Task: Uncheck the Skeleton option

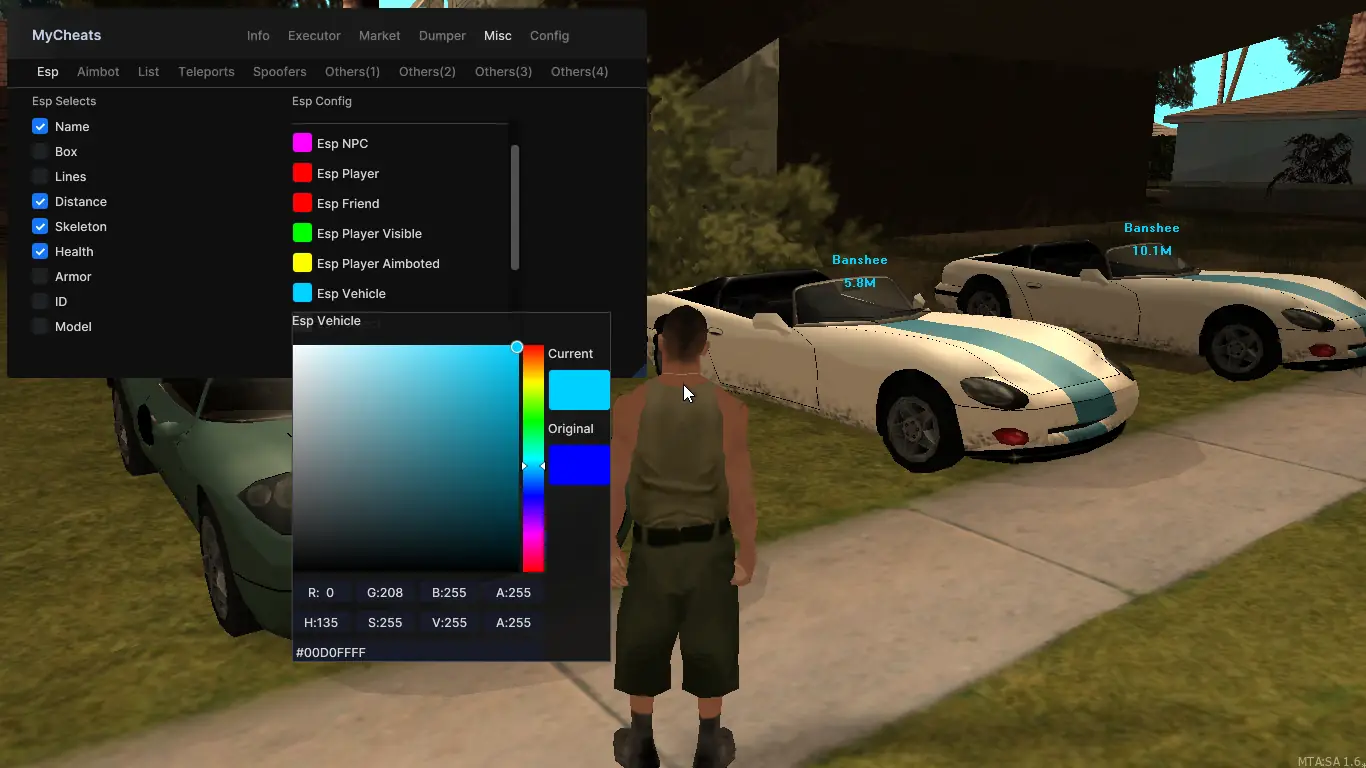Action: 40,227
